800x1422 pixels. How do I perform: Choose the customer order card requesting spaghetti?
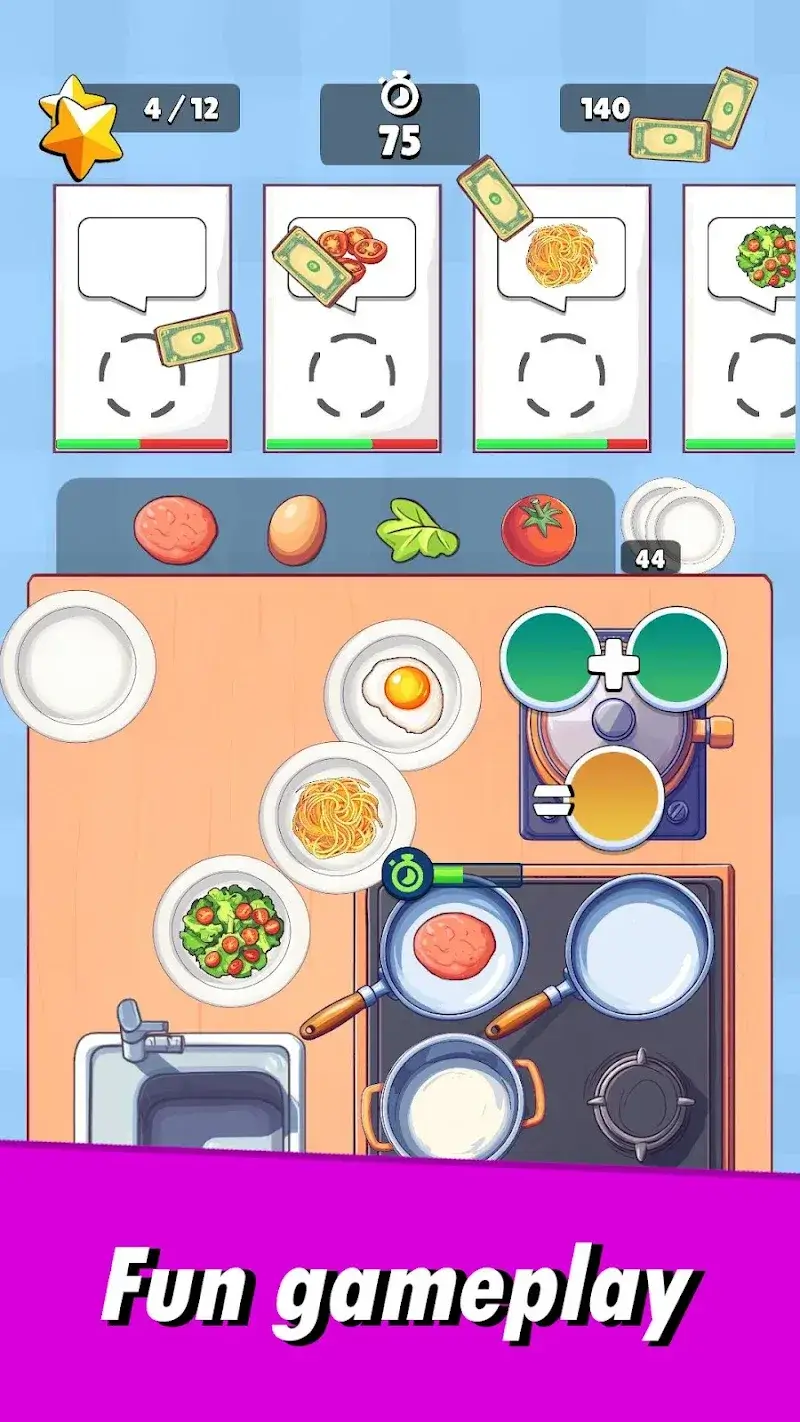pyautogui.click(x=561, y=318)
